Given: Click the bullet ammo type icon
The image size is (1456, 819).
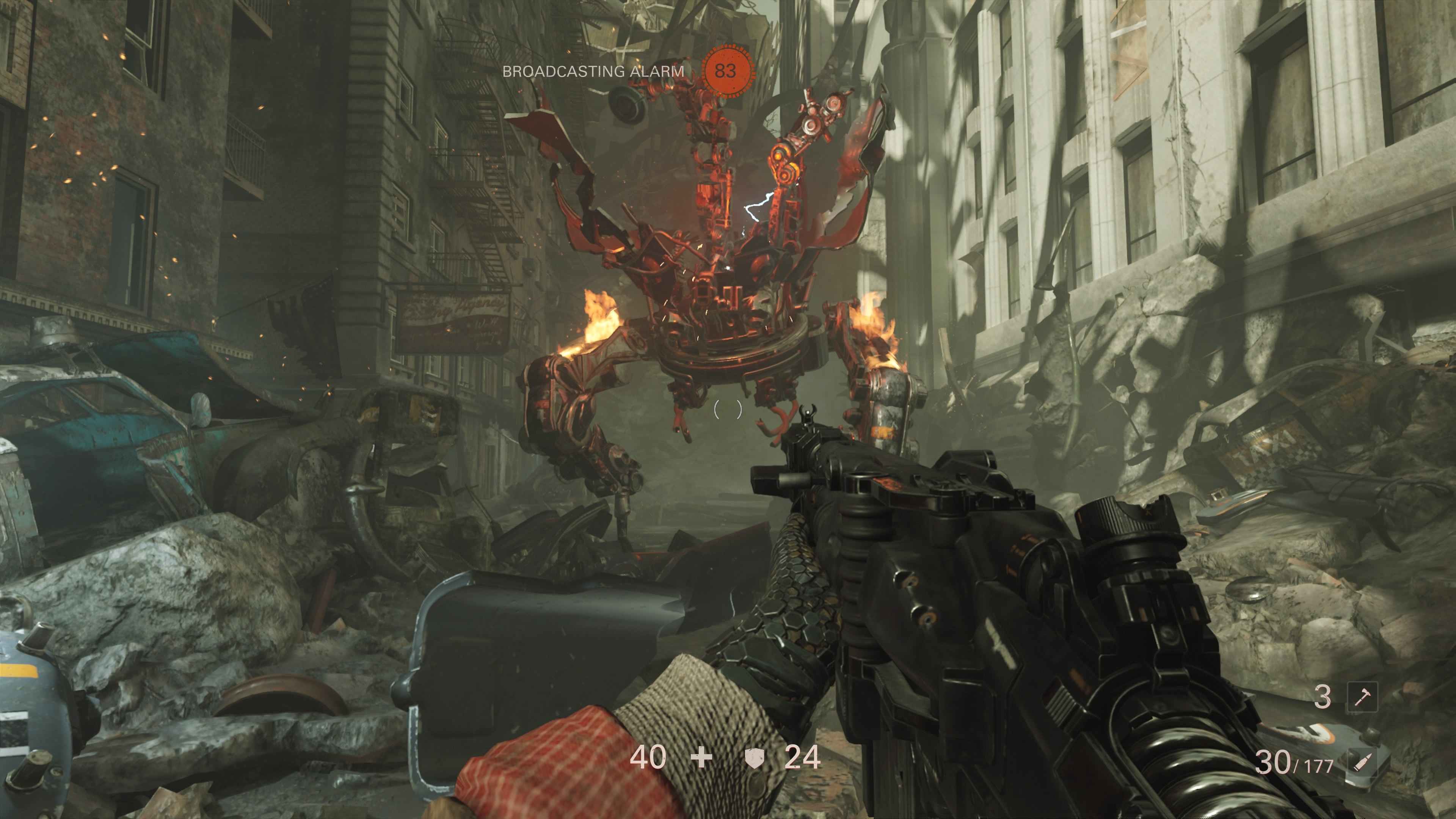Looking at the screenshot, I should (1362, 763).
